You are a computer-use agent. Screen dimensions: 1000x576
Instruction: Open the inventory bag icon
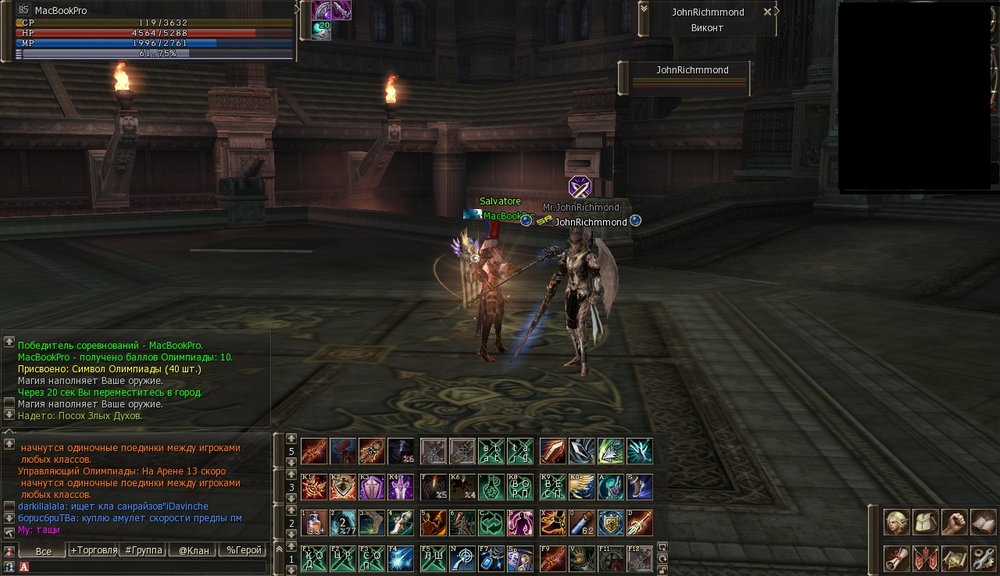tap(924, 522)
